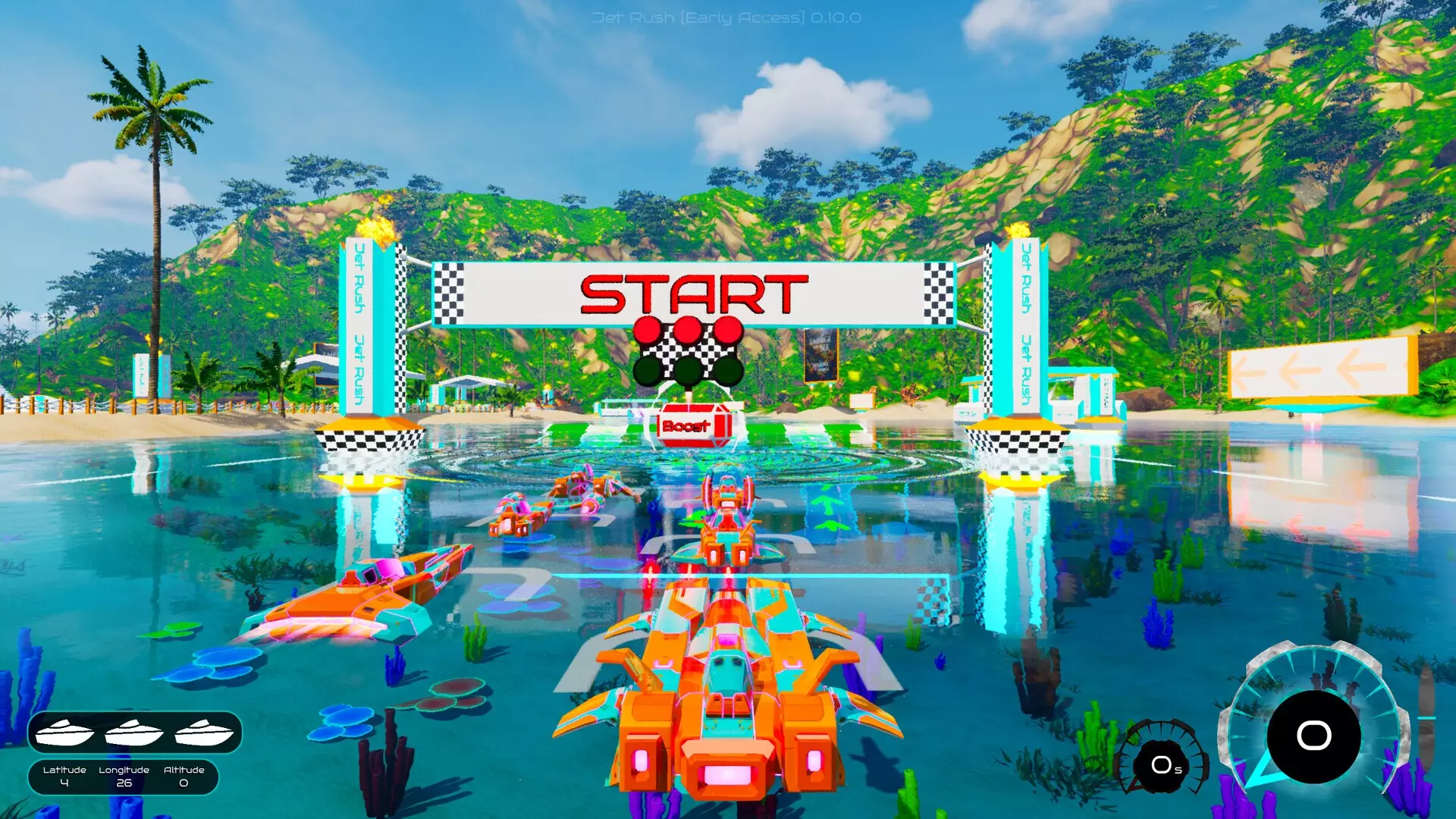Screen dimensions: 1456x819
Task: Toggle the center red traffic light
Action: pyautogui.click(x=687, y=330)
